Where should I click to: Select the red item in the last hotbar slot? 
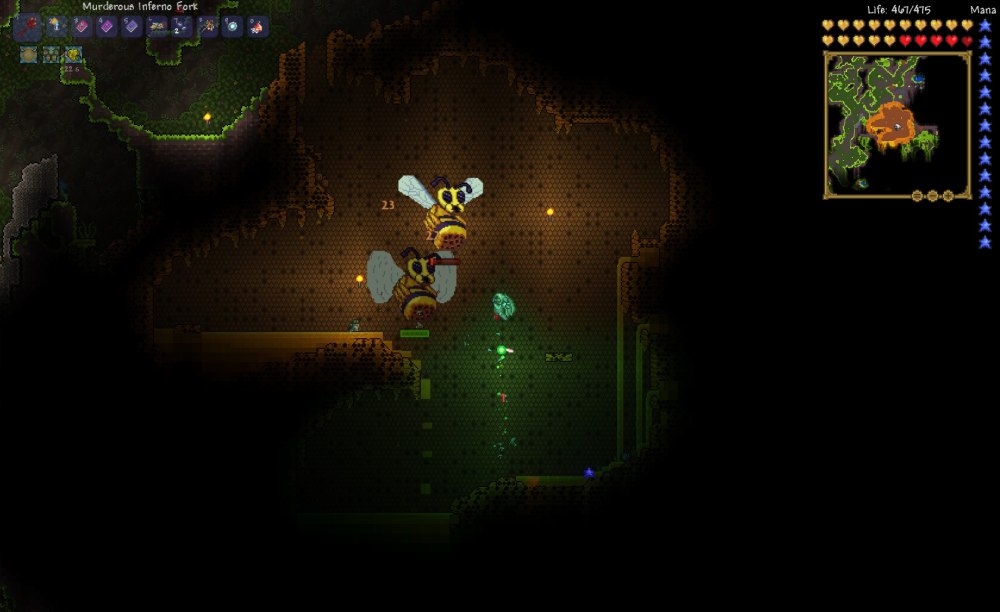click(258, 27)
